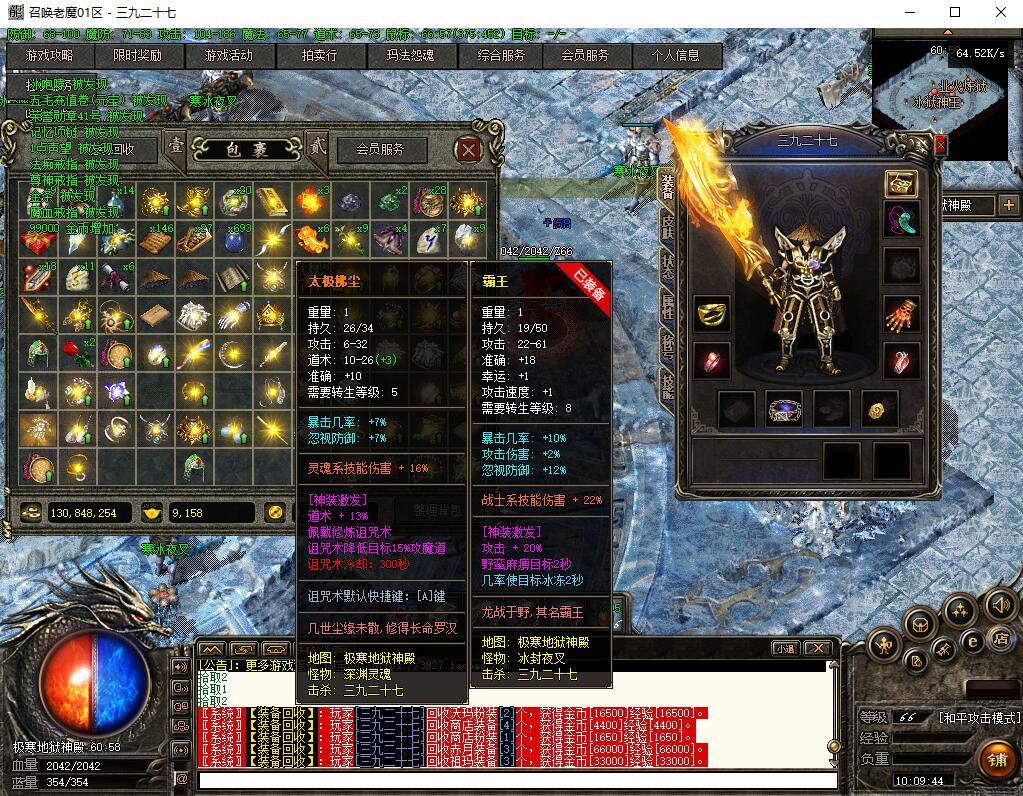Viewport: 1023px width, 796px height.
Task: Open the 综合服务 menu
Action: (x=500, y=56)
